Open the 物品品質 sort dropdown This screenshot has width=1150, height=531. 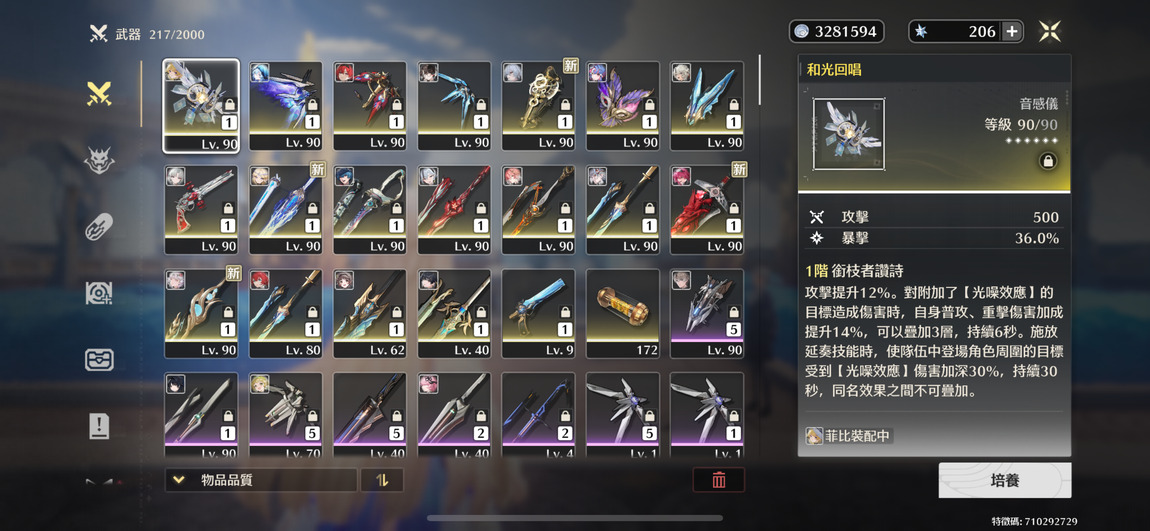pos(261,480)
